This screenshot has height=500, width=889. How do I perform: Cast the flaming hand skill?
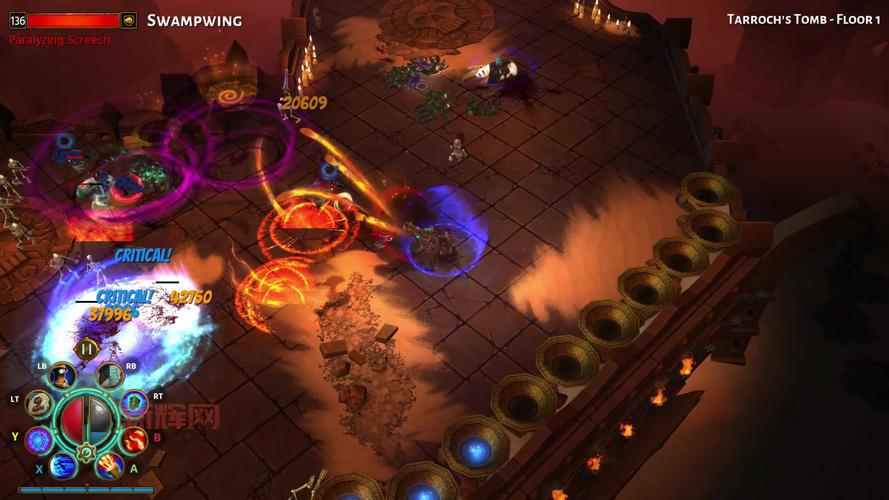110,465
